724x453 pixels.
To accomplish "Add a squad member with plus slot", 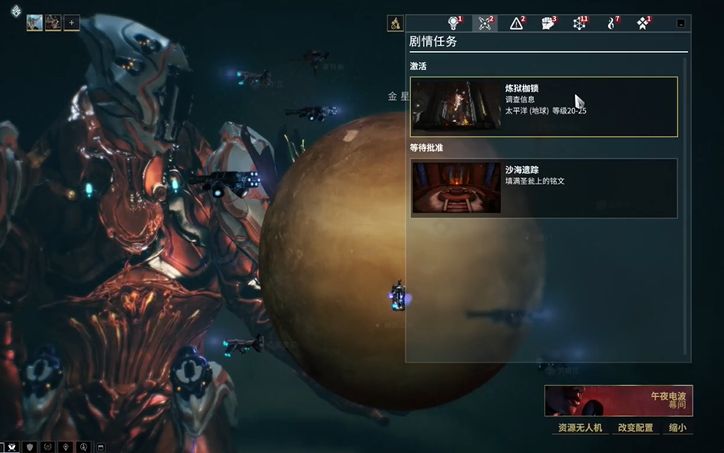I will (x=71, y=22).
